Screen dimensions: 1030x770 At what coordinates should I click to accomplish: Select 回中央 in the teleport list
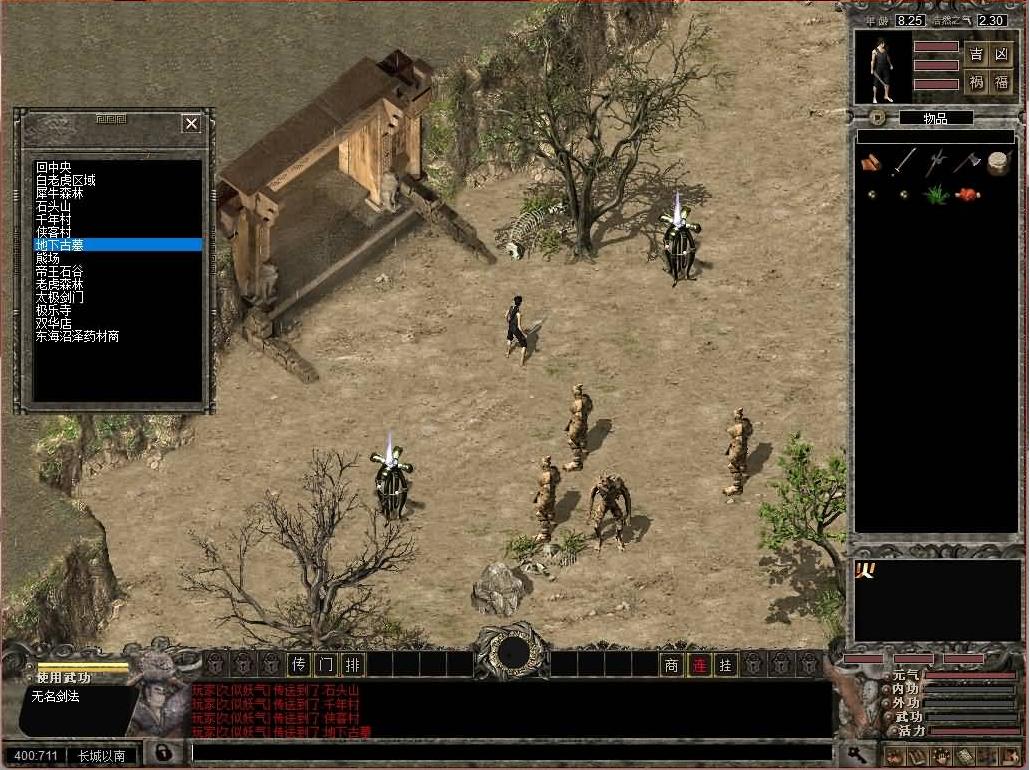[54, 167]
